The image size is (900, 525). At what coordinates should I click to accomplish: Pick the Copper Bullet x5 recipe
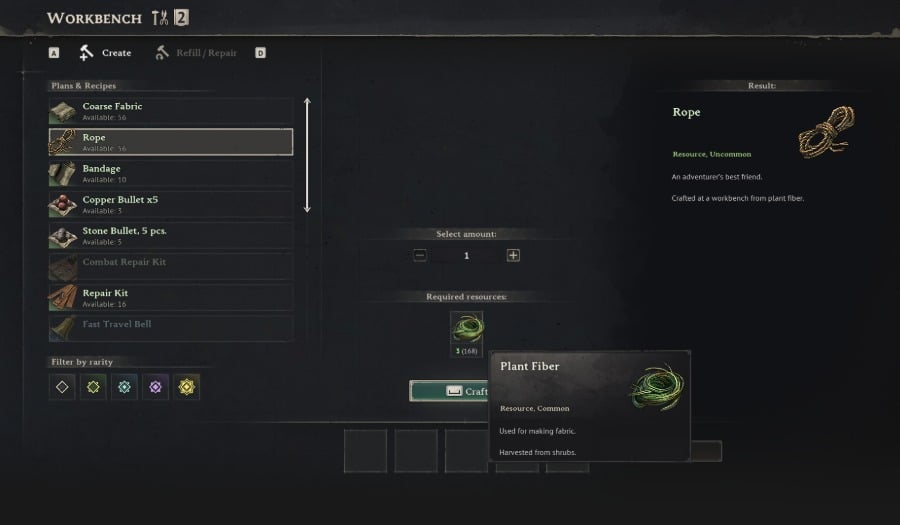[x=171, y=204]
